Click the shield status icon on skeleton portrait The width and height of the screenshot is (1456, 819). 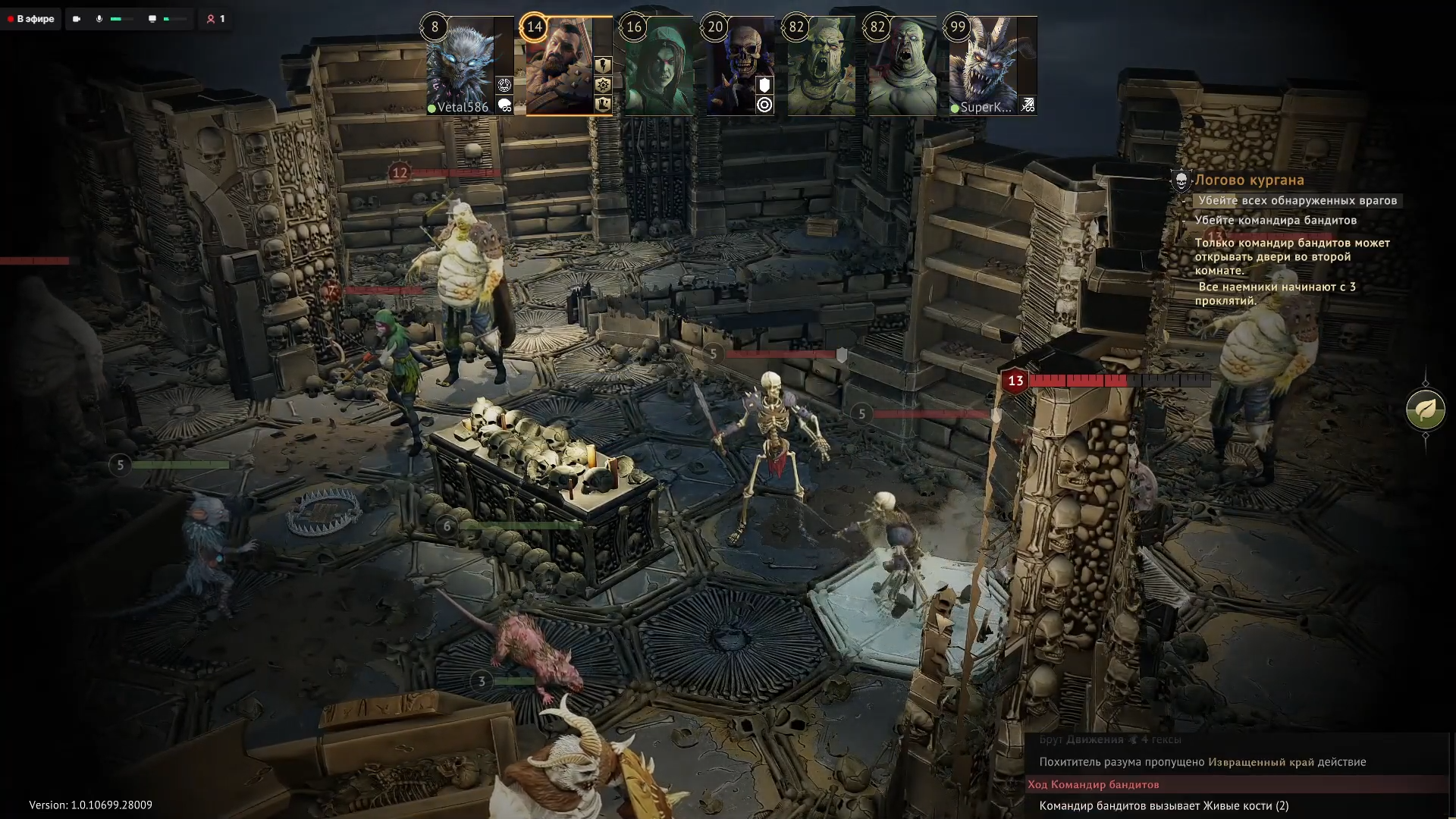point(764,86)
